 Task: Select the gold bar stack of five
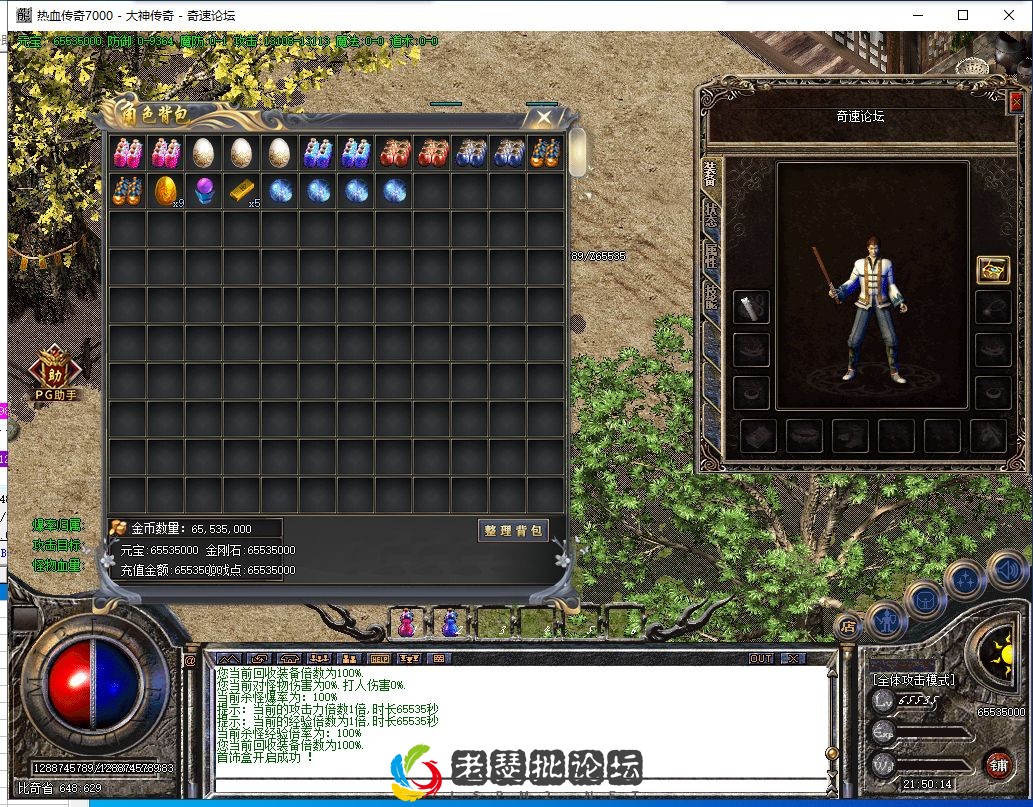(241, 190)
